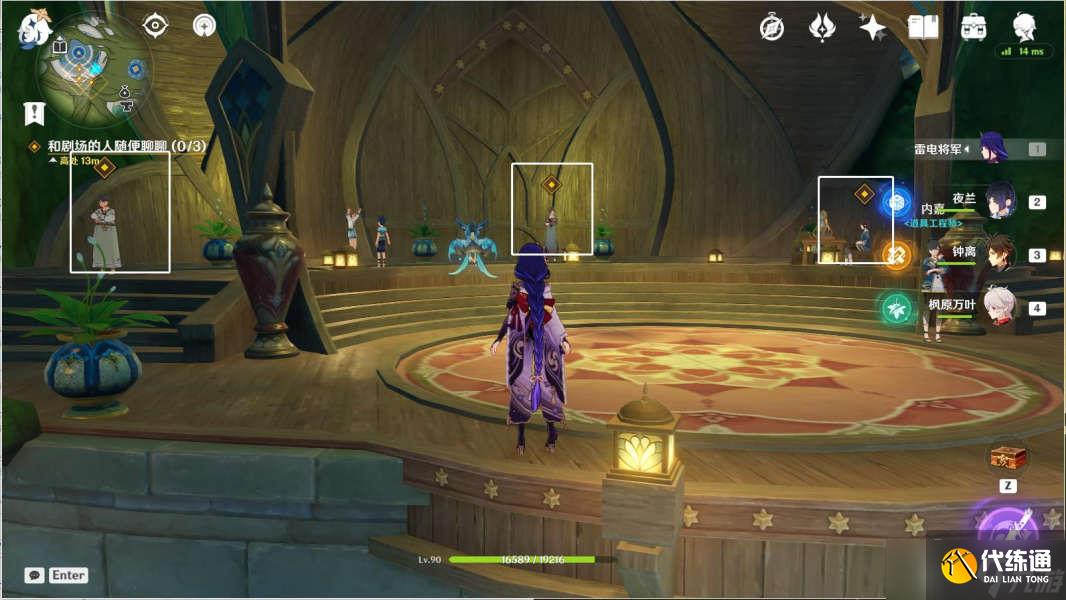Switch to party member 枫原万叶
This screenshot has width=1066, height=600.
(1000, 307)
